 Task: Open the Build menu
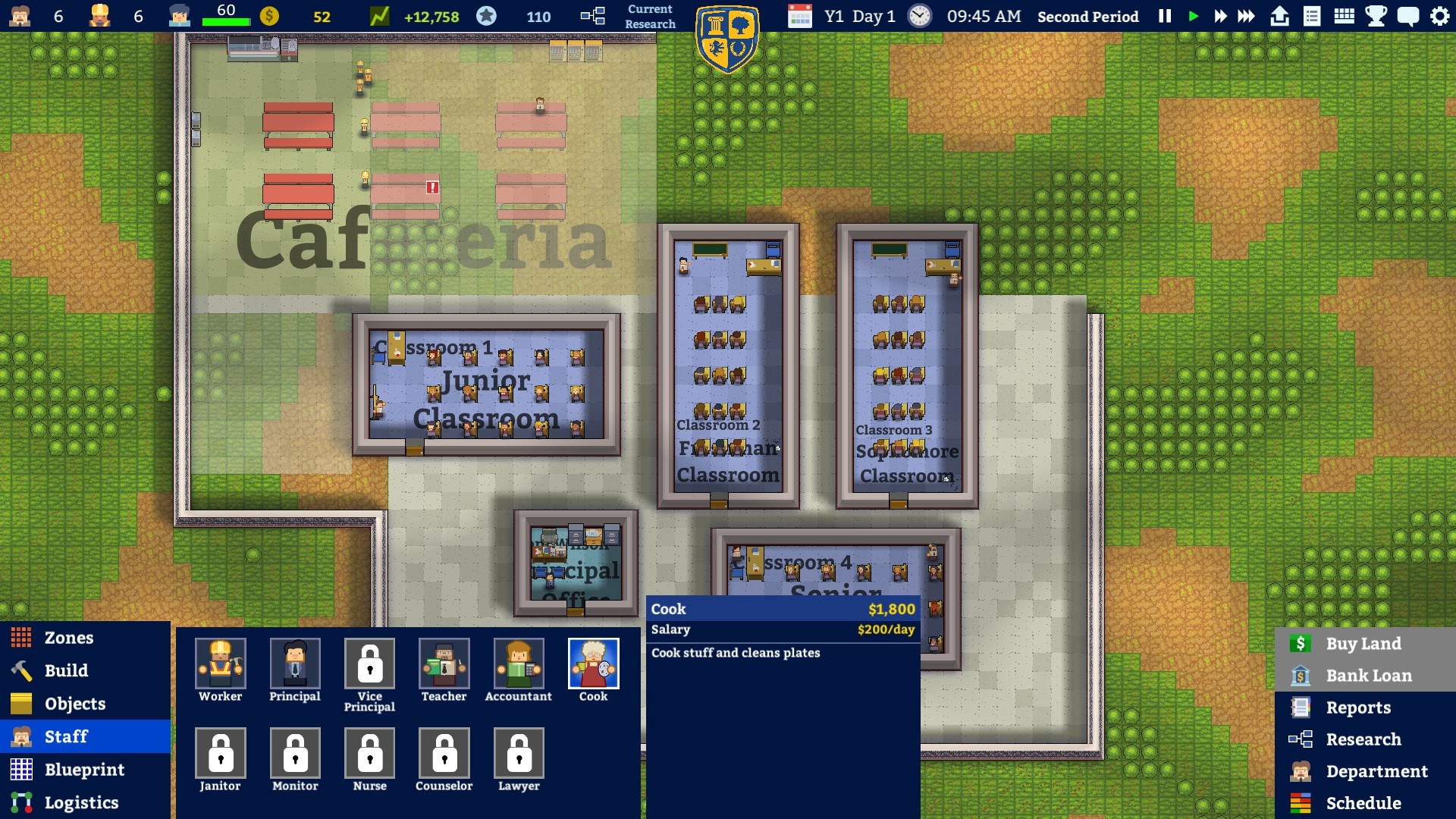tap(66, 670)
